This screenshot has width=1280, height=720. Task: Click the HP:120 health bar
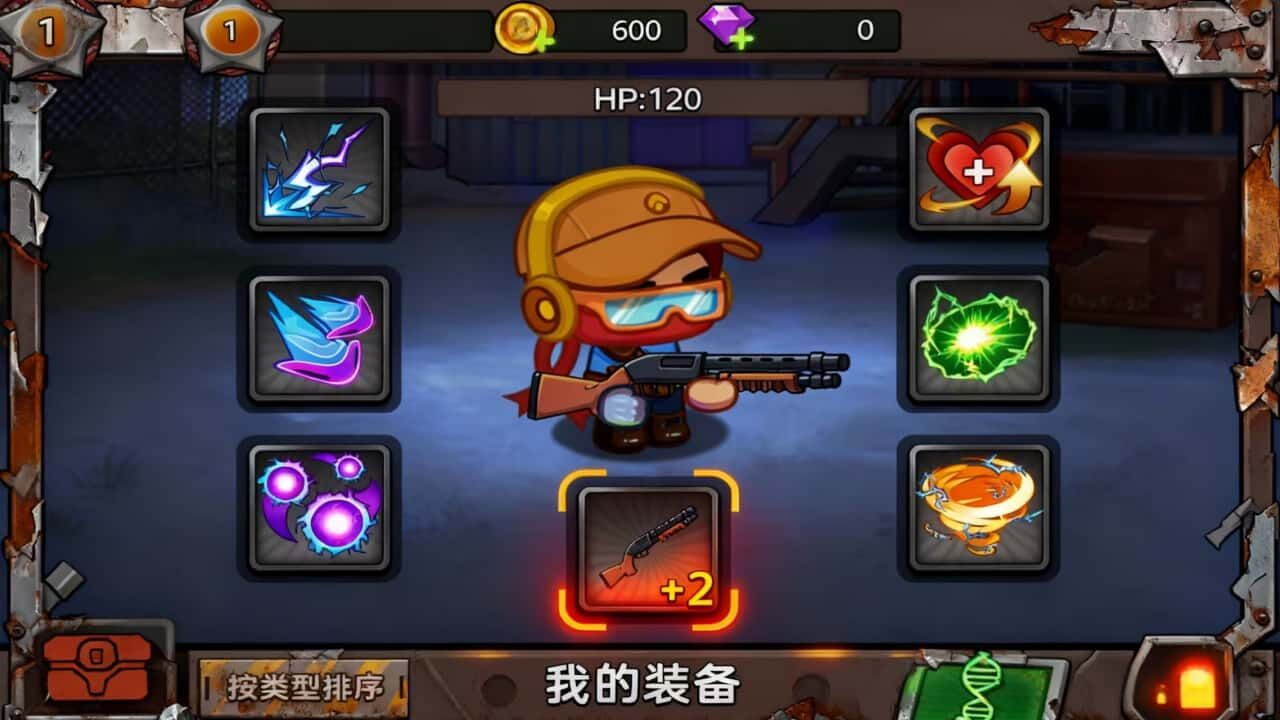point(638,98)
